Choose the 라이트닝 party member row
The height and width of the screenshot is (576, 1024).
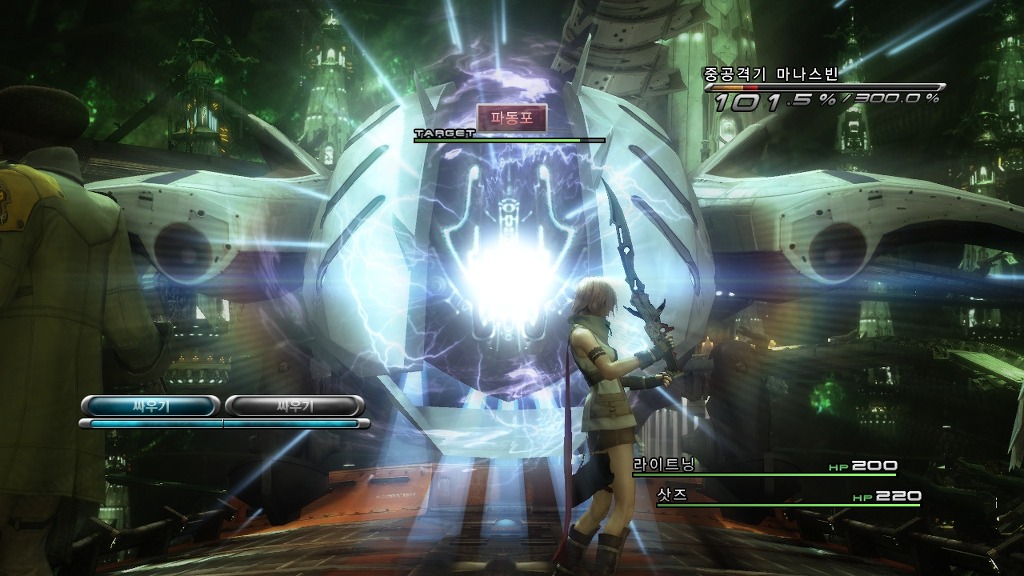tap(764, 466)
